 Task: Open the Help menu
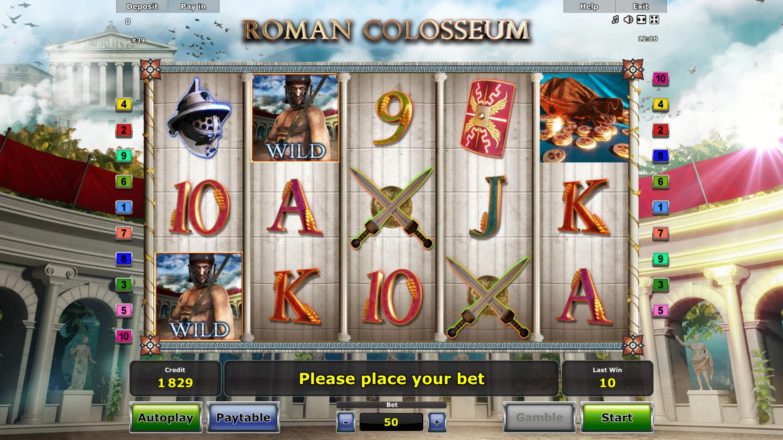coord(589,6)
